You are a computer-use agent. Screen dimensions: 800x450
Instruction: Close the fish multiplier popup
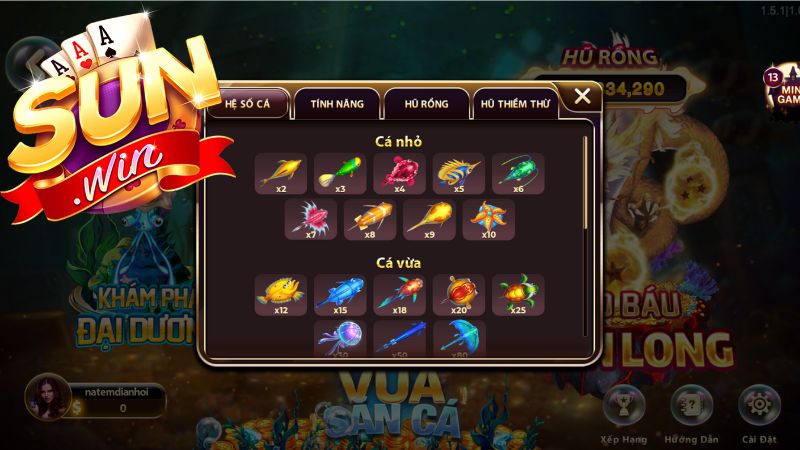coord(581,97)
